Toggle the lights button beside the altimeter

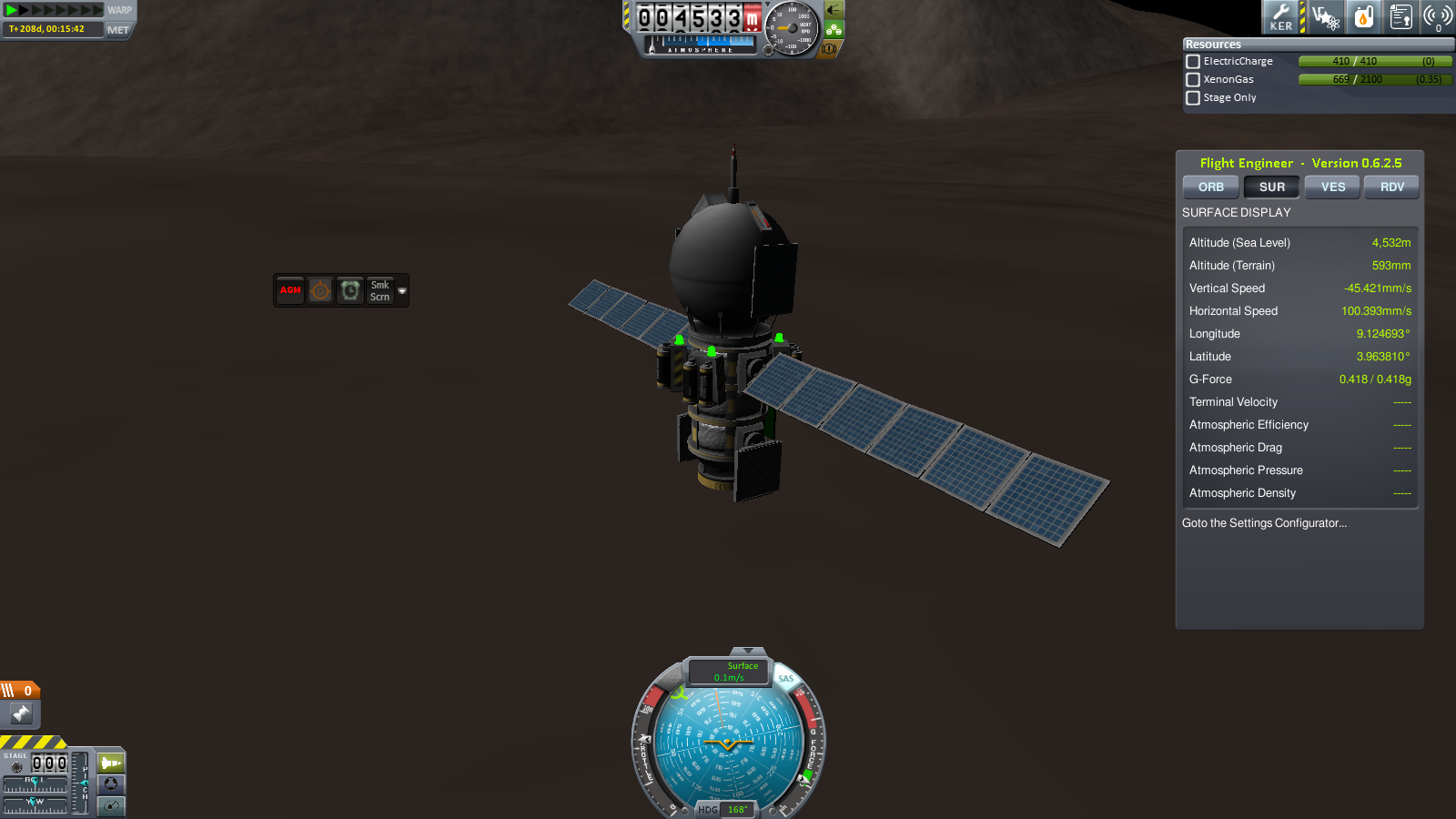pyautogui.click(x=834, y=10)
